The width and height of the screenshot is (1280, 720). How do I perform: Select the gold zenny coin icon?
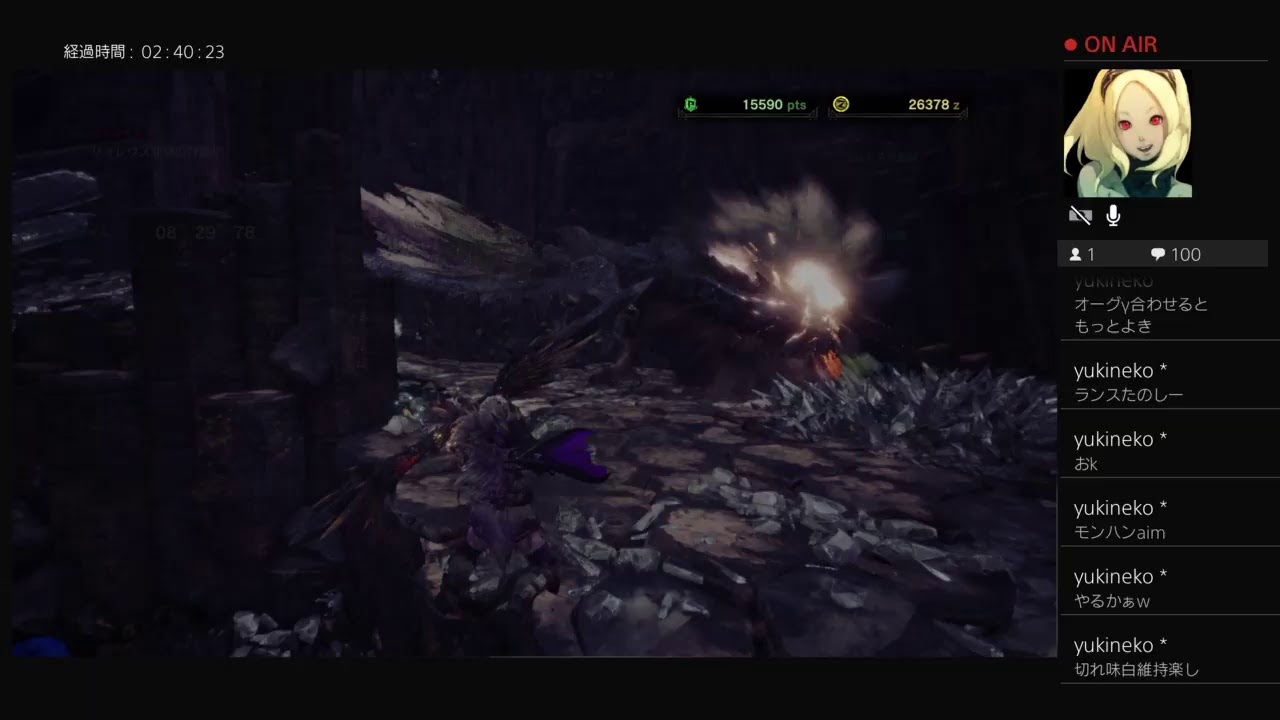point(841,105)
